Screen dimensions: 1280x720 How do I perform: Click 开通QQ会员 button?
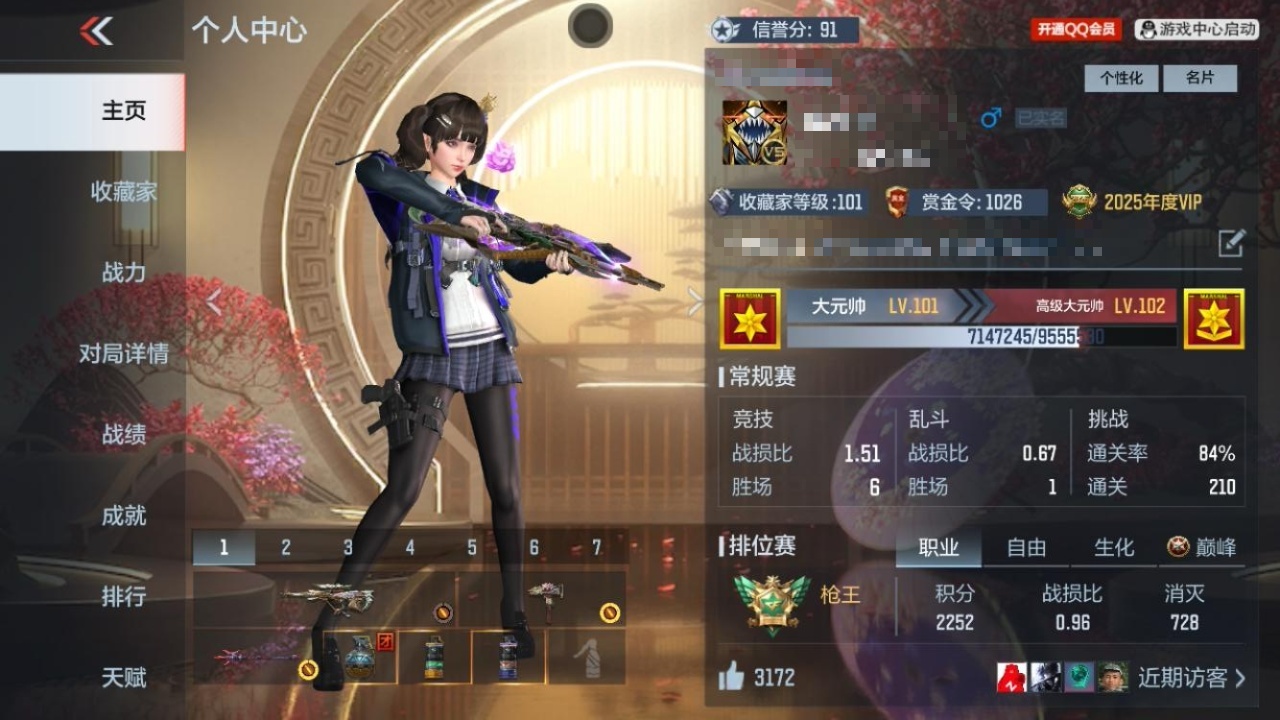[1076, 30]
